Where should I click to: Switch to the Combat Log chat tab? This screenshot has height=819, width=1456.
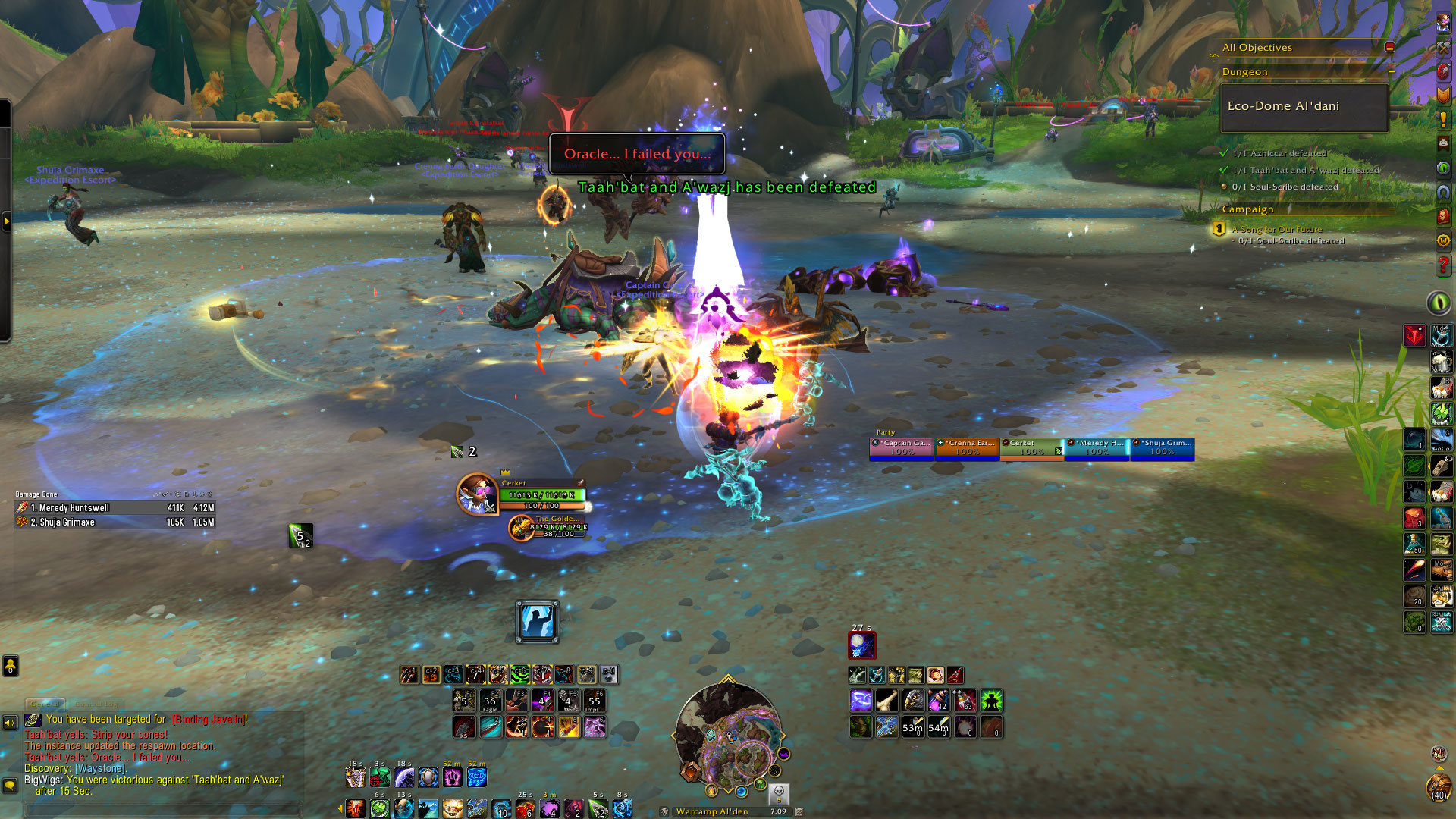[96, 704]
